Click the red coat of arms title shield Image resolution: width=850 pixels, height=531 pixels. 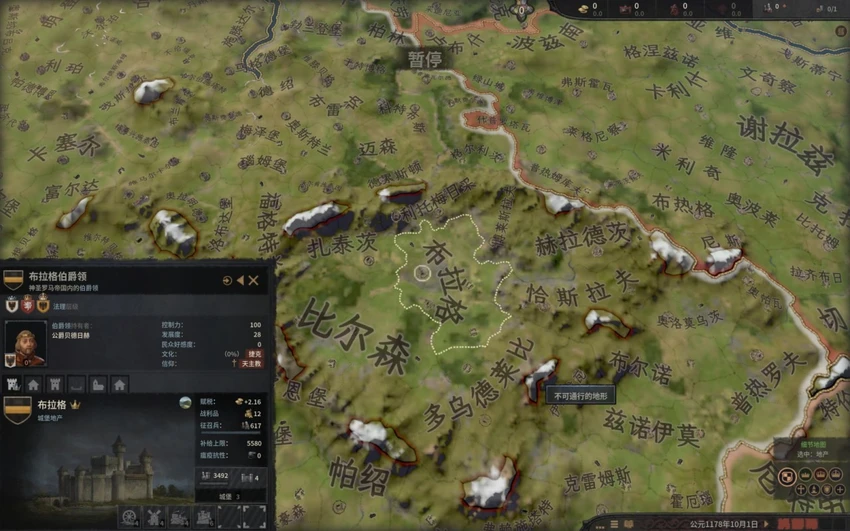coord(28,304)
